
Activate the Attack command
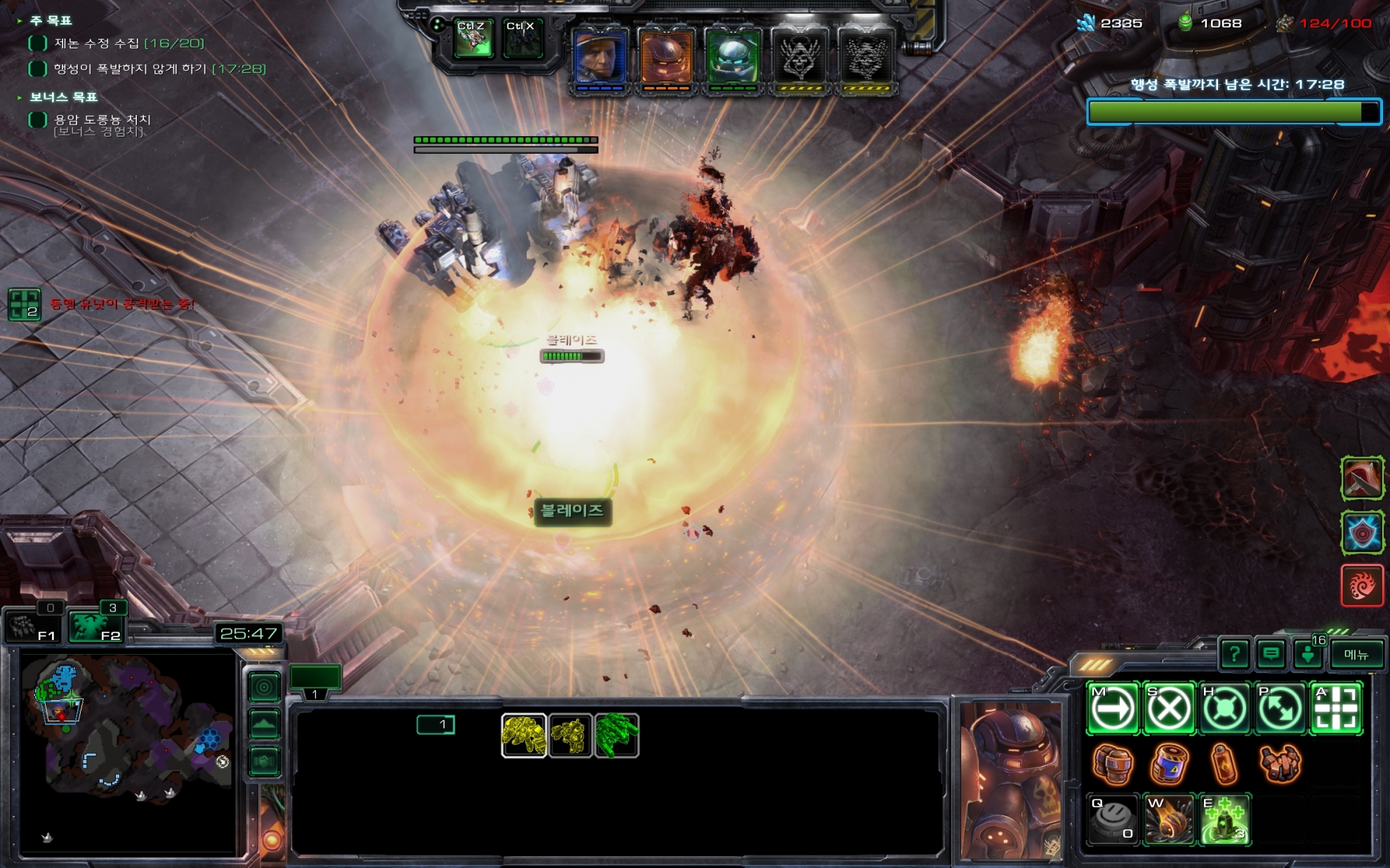click(x=1336, y=709)
